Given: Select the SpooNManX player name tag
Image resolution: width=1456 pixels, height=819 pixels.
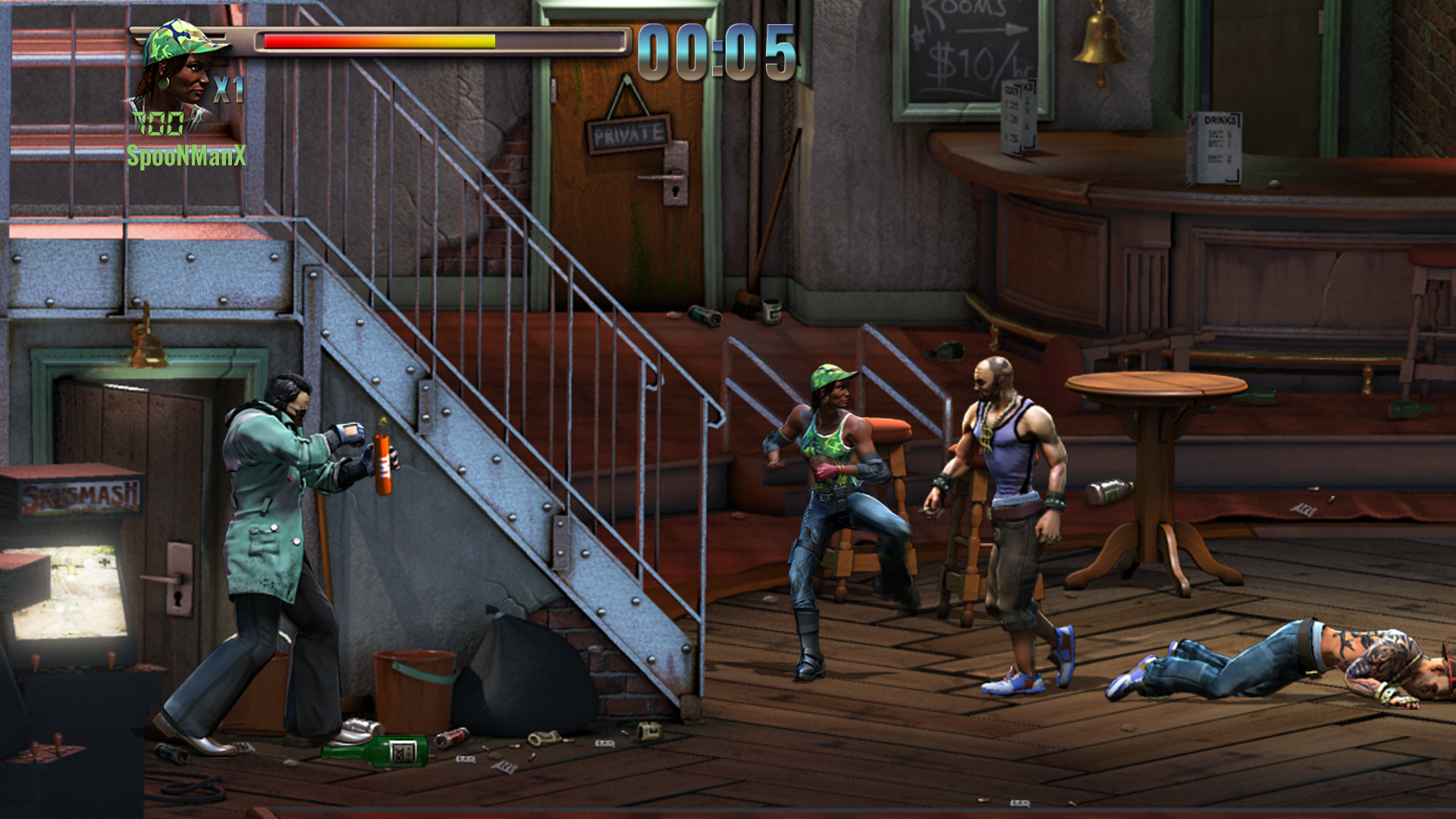Looking at the screenshot, I should pos(187,156).
